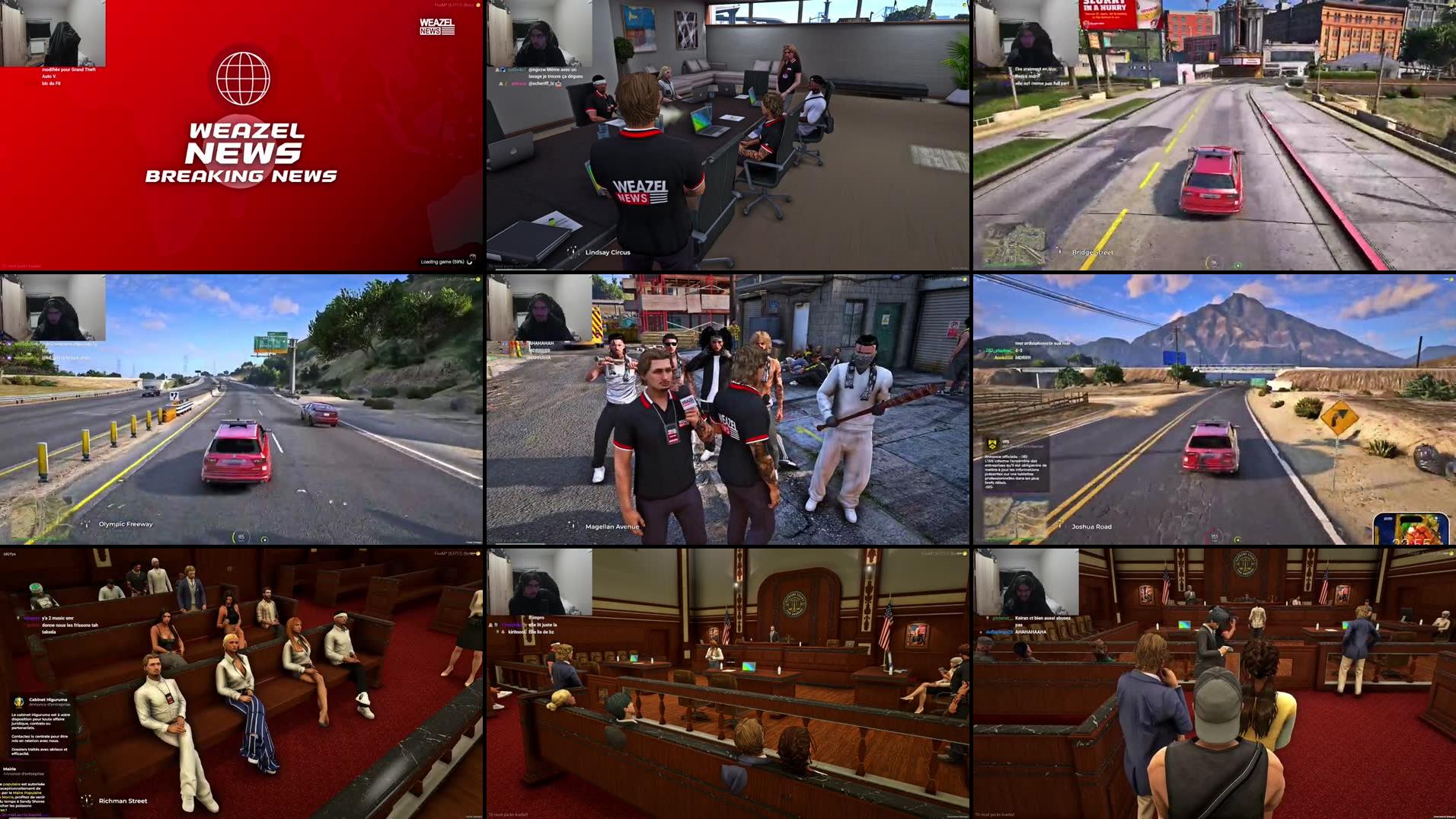Click the Cabinet Higuruma announcement crest icon
The height and width of the screenshot is (819, 1456).
18,702
